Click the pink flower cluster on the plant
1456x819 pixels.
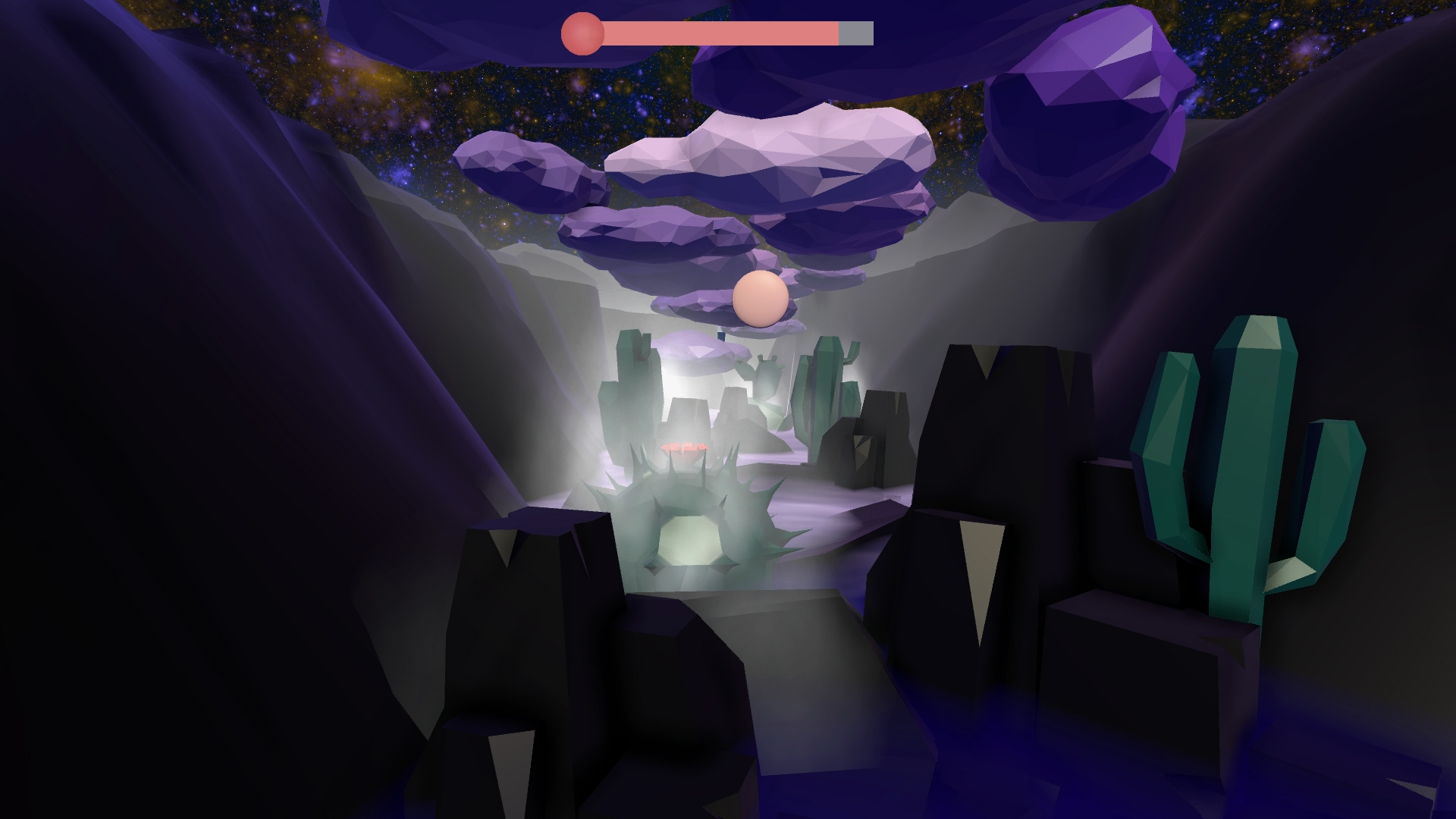tap(682, 447)
